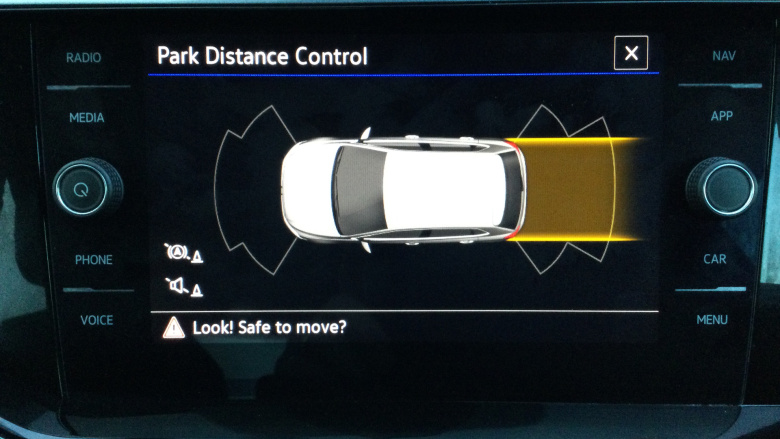Open the RADIO function
The image size is (780, 439).
pyautogui.click(x=84, y=58)
